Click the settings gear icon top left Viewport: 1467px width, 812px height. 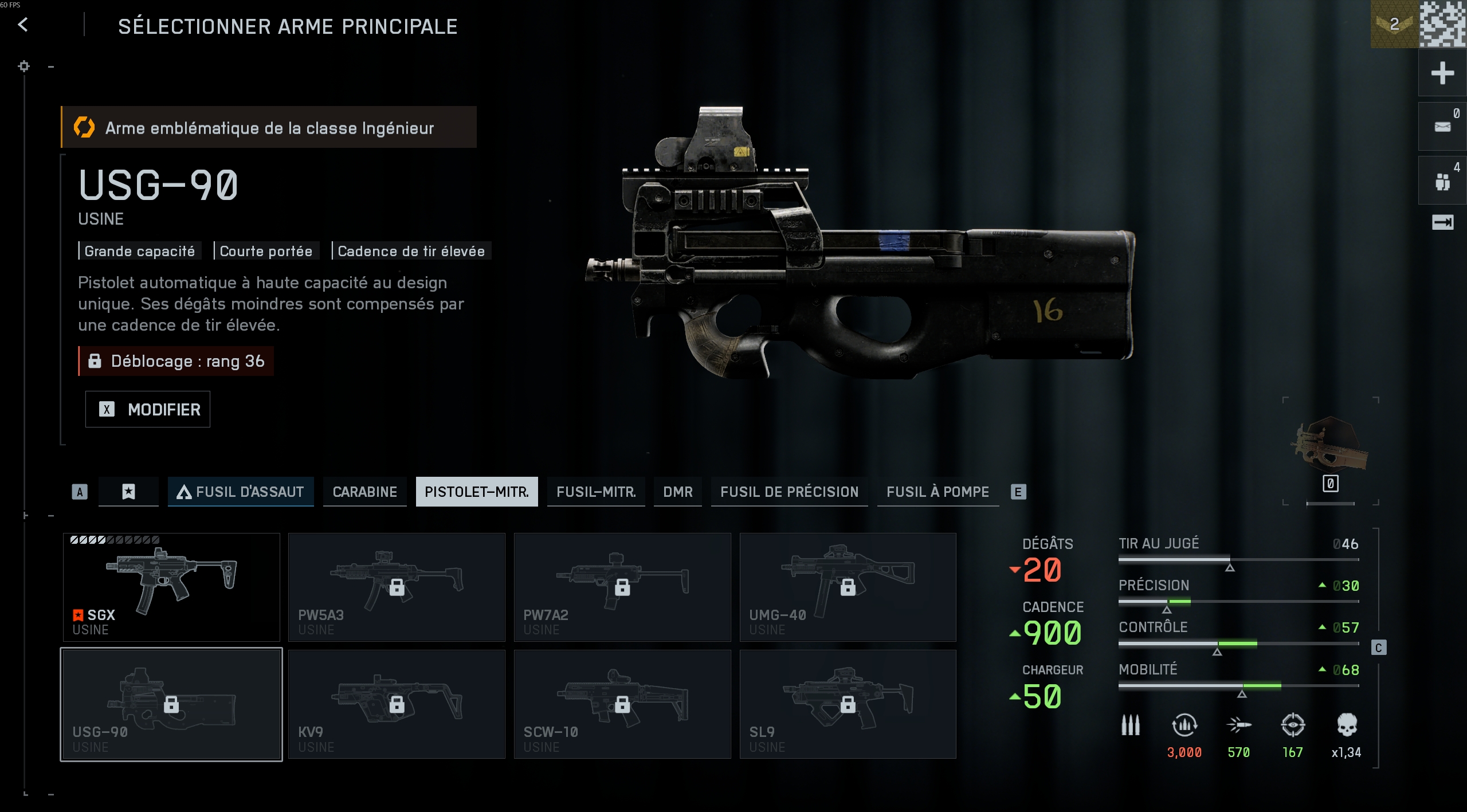23,66
